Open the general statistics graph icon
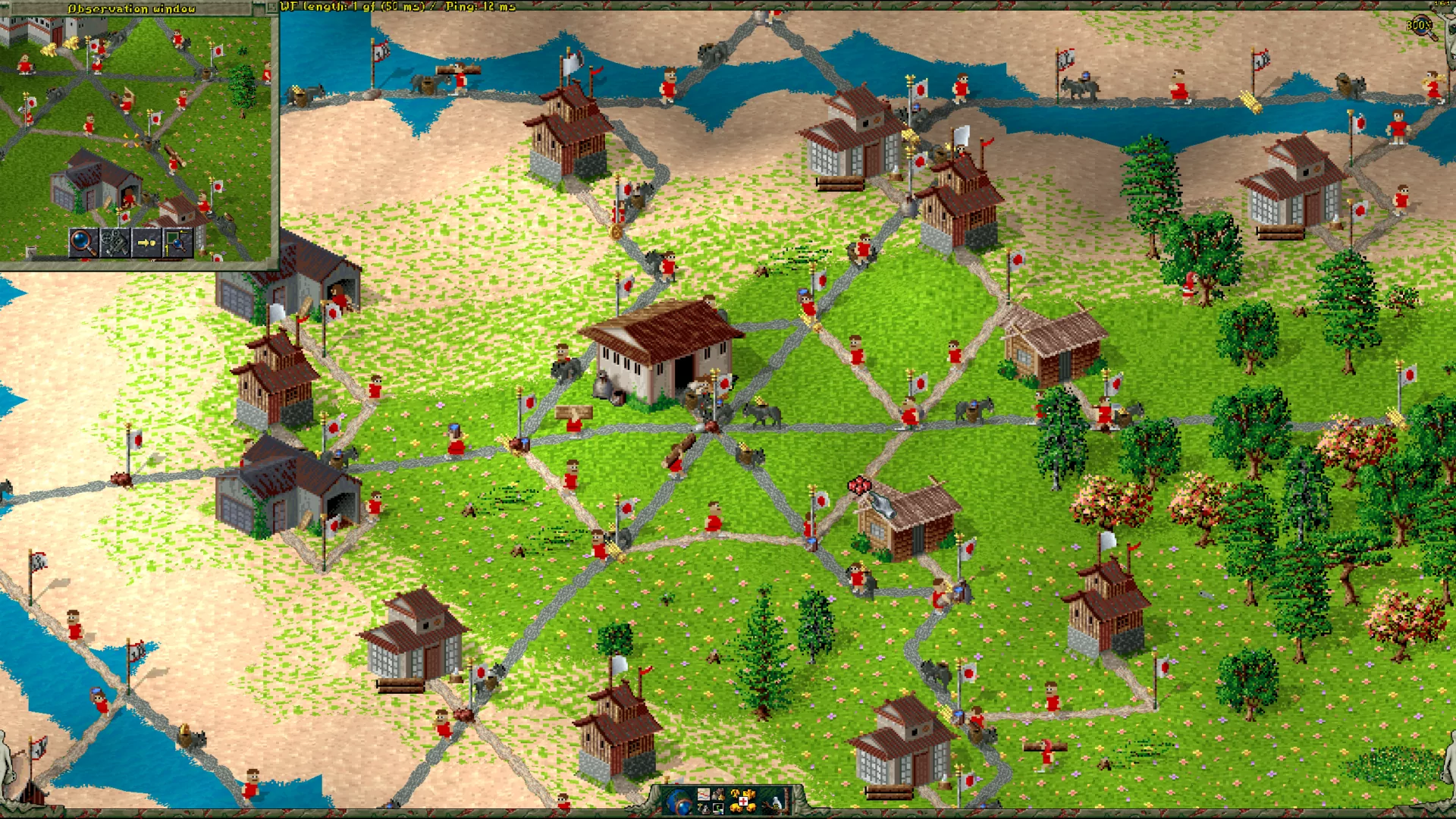 [718, 808]
